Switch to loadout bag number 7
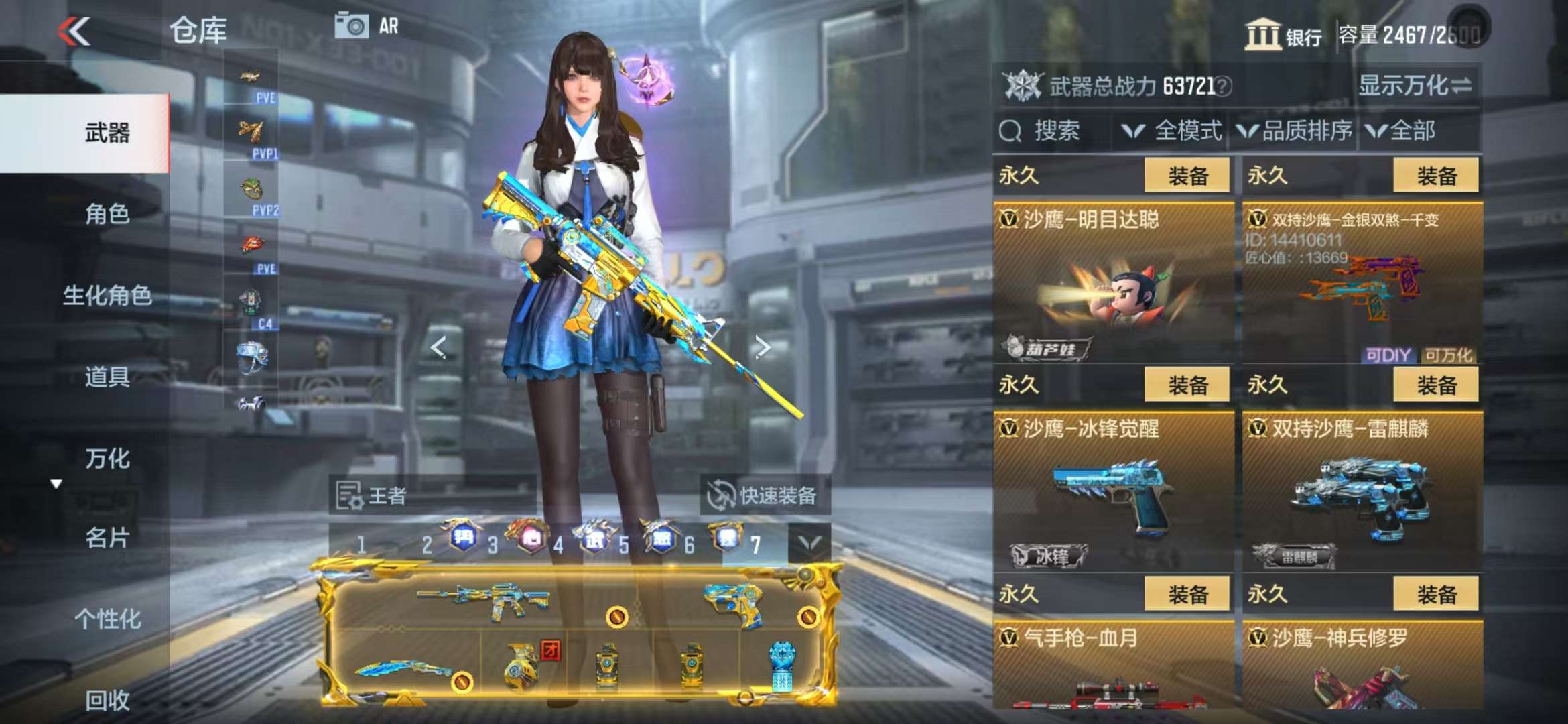The image size is (1568, 724). (x=755, y=545)
